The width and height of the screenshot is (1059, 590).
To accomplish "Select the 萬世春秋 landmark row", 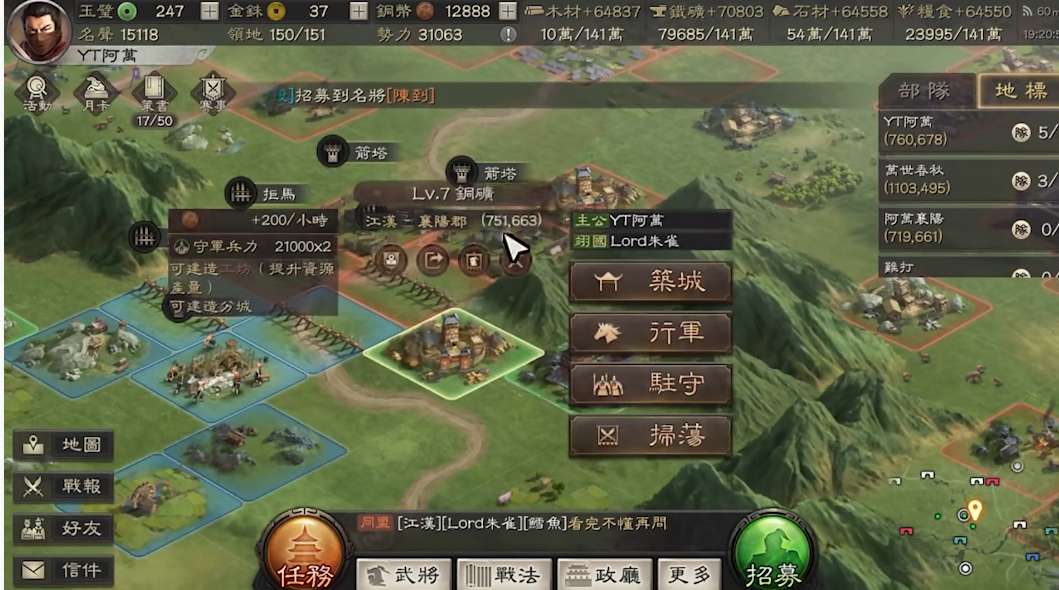I will click(960, 179).
